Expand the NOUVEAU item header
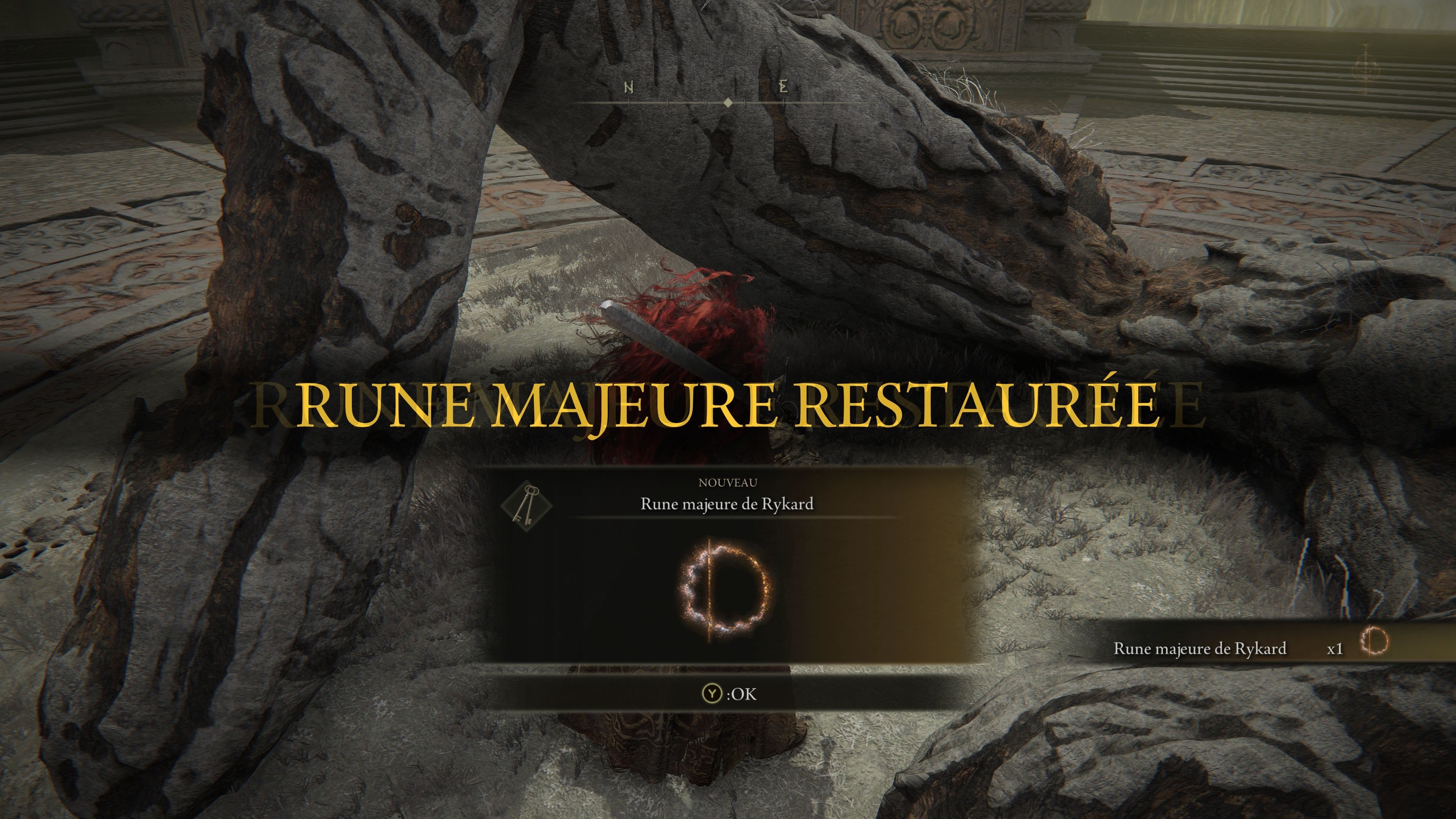 point(728,483)
